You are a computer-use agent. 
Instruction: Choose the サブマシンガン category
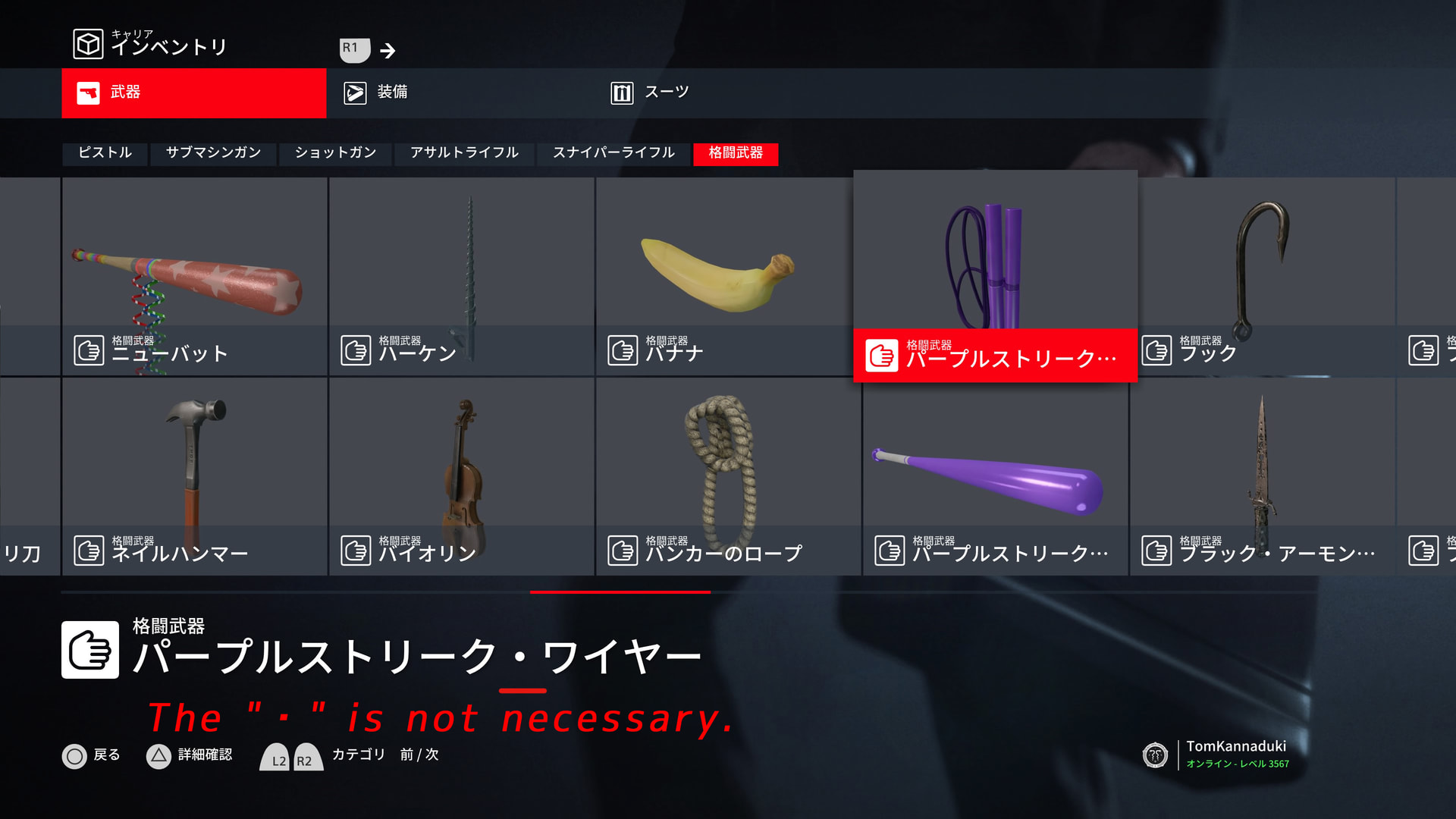pos(213,153)
